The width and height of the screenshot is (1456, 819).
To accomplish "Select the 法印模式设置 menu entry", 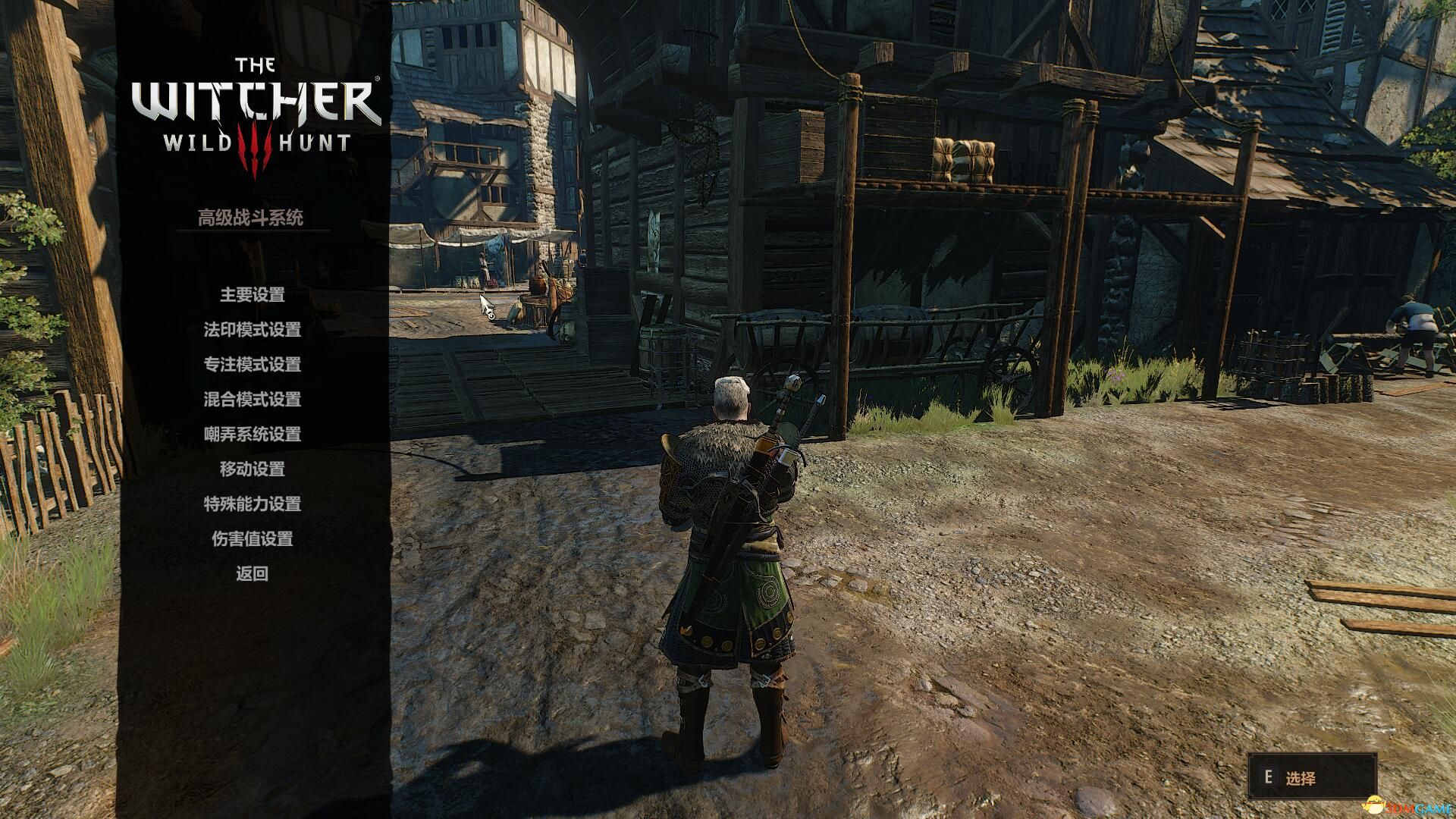I will pyautogui.click(x=252, y=330).
